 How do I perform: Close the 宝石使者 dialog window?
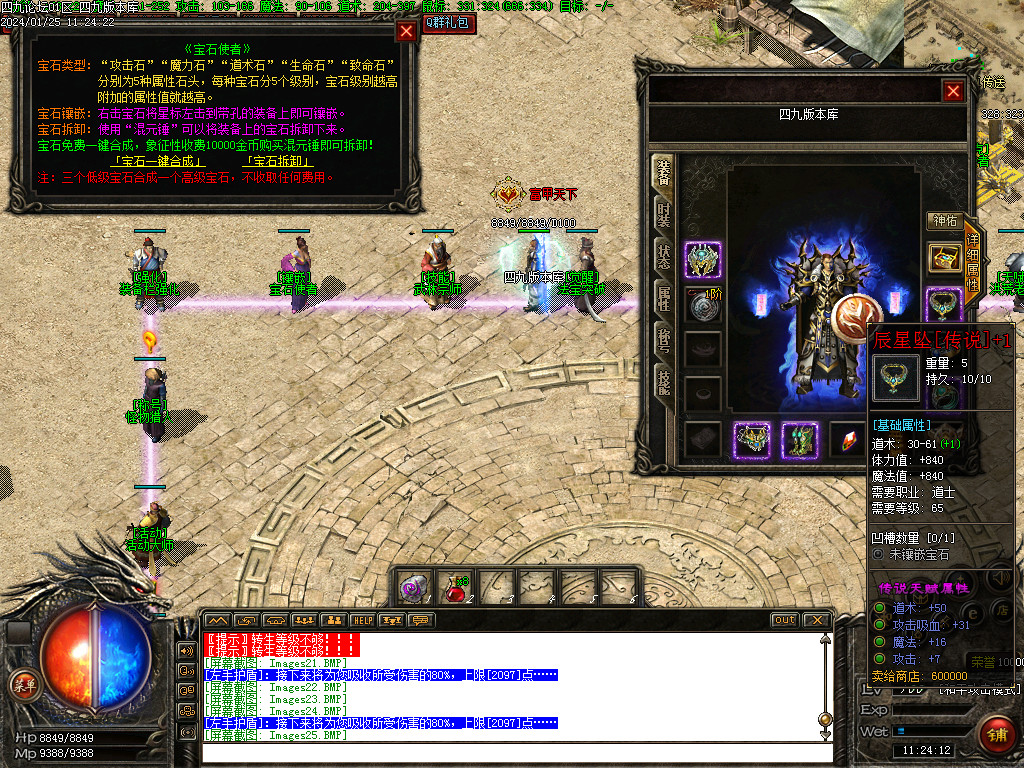[406, 31]
